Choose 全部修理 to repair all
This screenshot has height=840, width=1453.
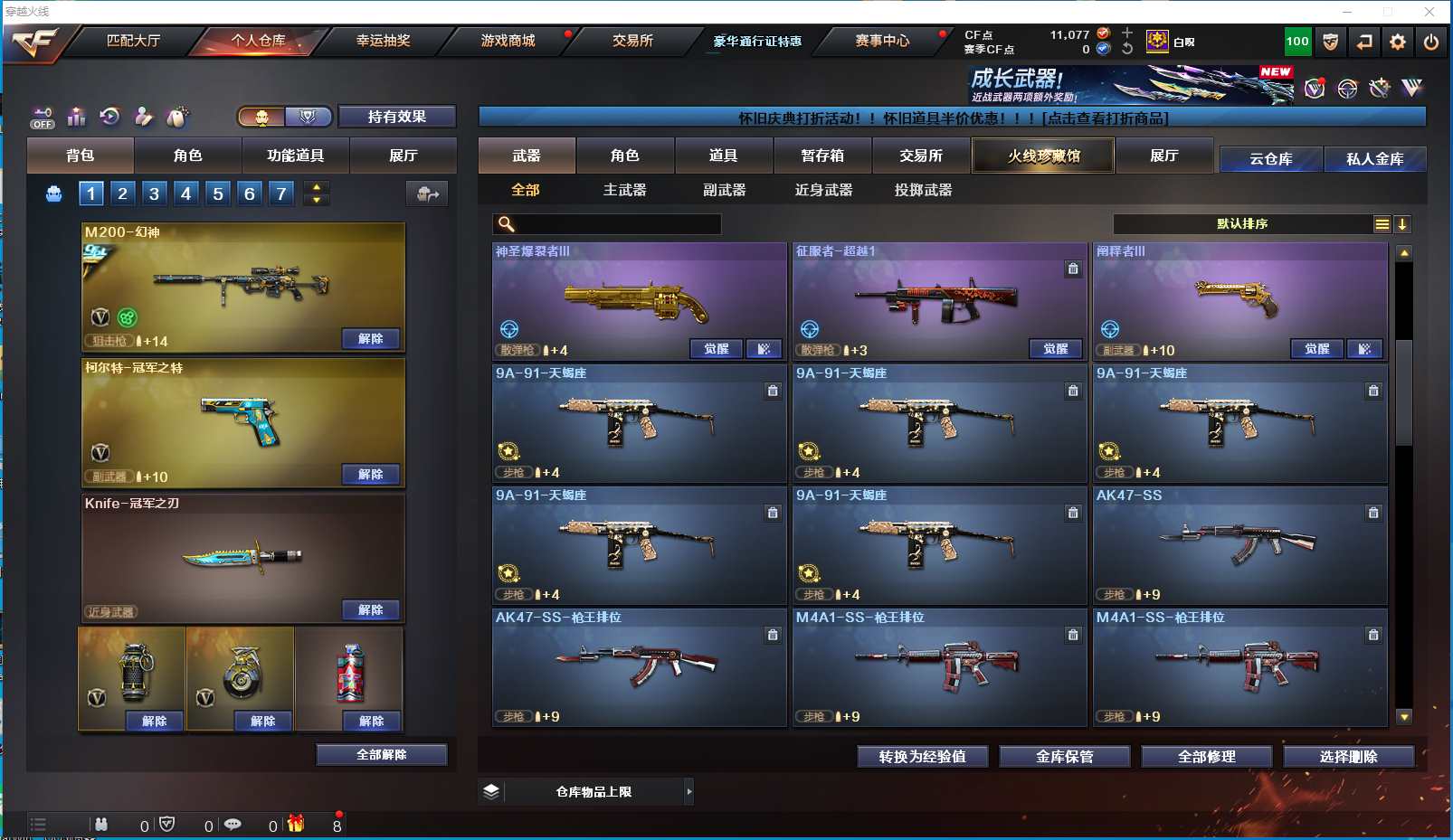[x=1206, y=756]
